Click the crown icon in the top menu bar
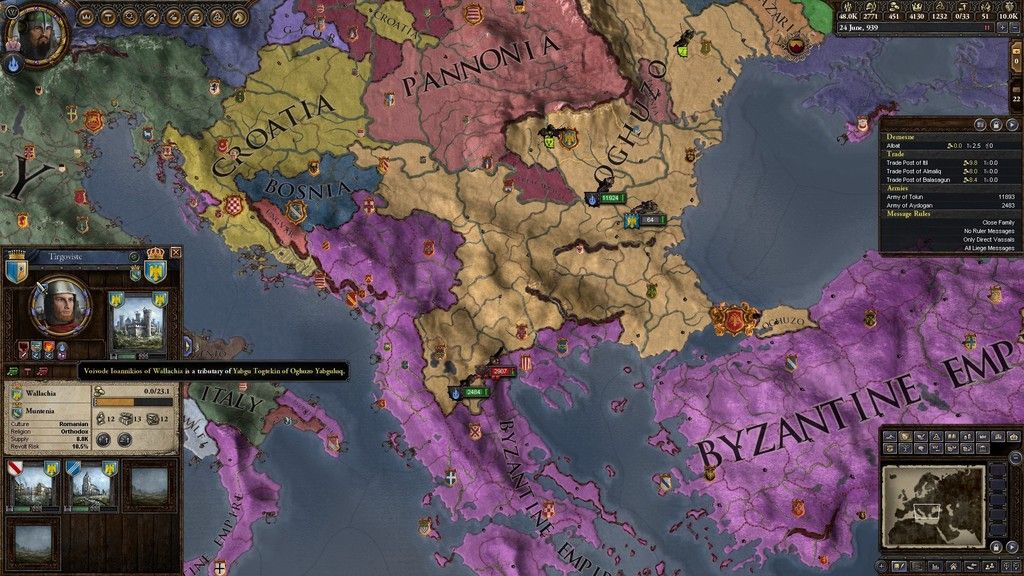The height and width of the screenshot is (576, 1024). point(87,17)
